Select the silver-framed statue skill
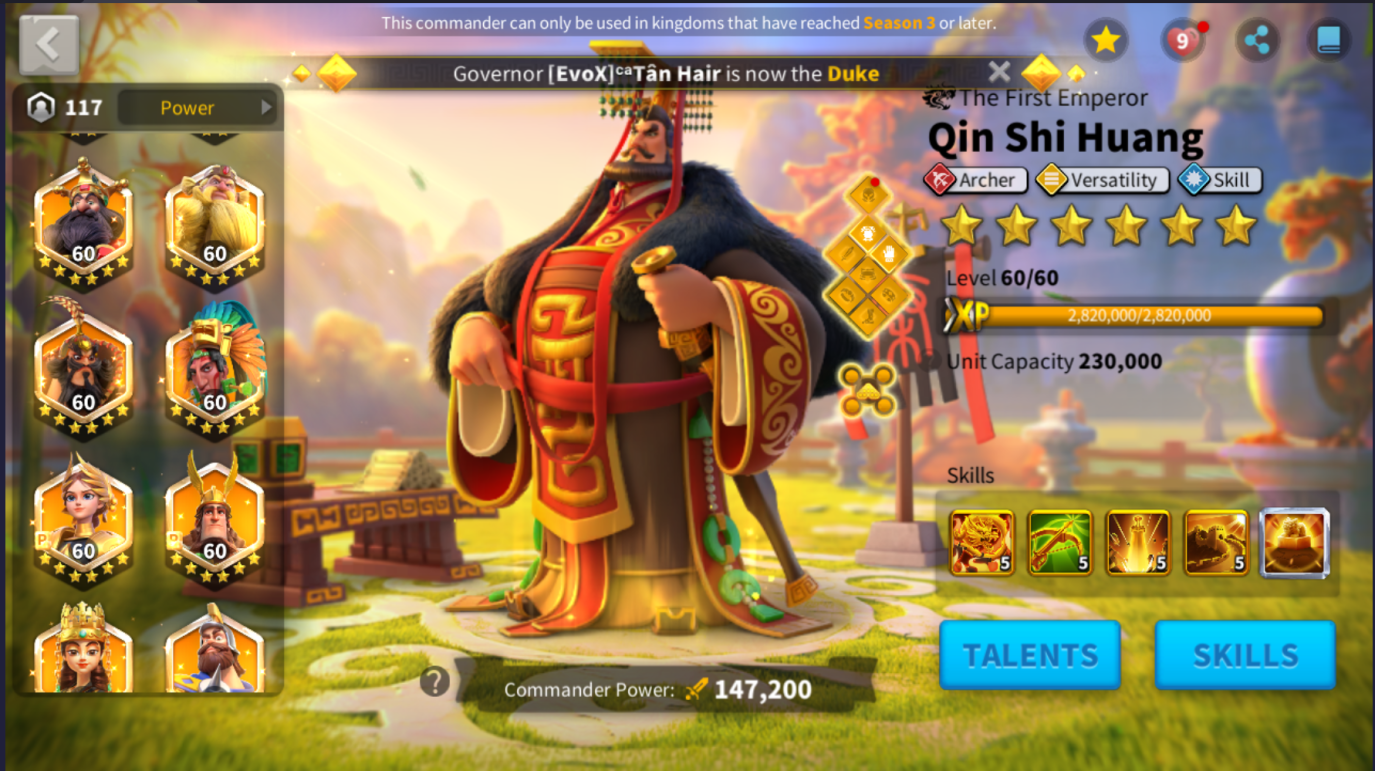 [x=1295, y=543]
